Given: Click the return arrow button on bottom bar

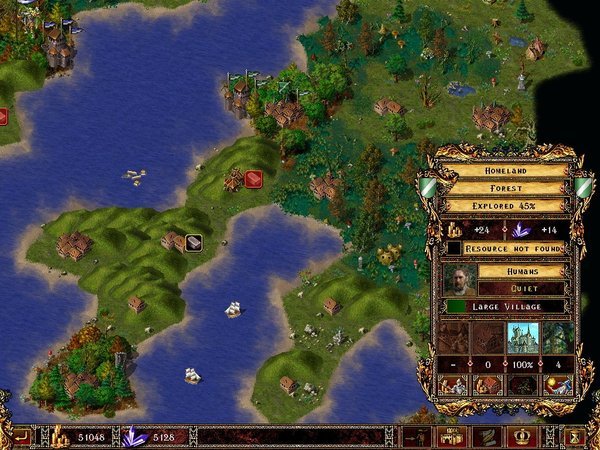Looking at the screenshot, I should (20, 436).
